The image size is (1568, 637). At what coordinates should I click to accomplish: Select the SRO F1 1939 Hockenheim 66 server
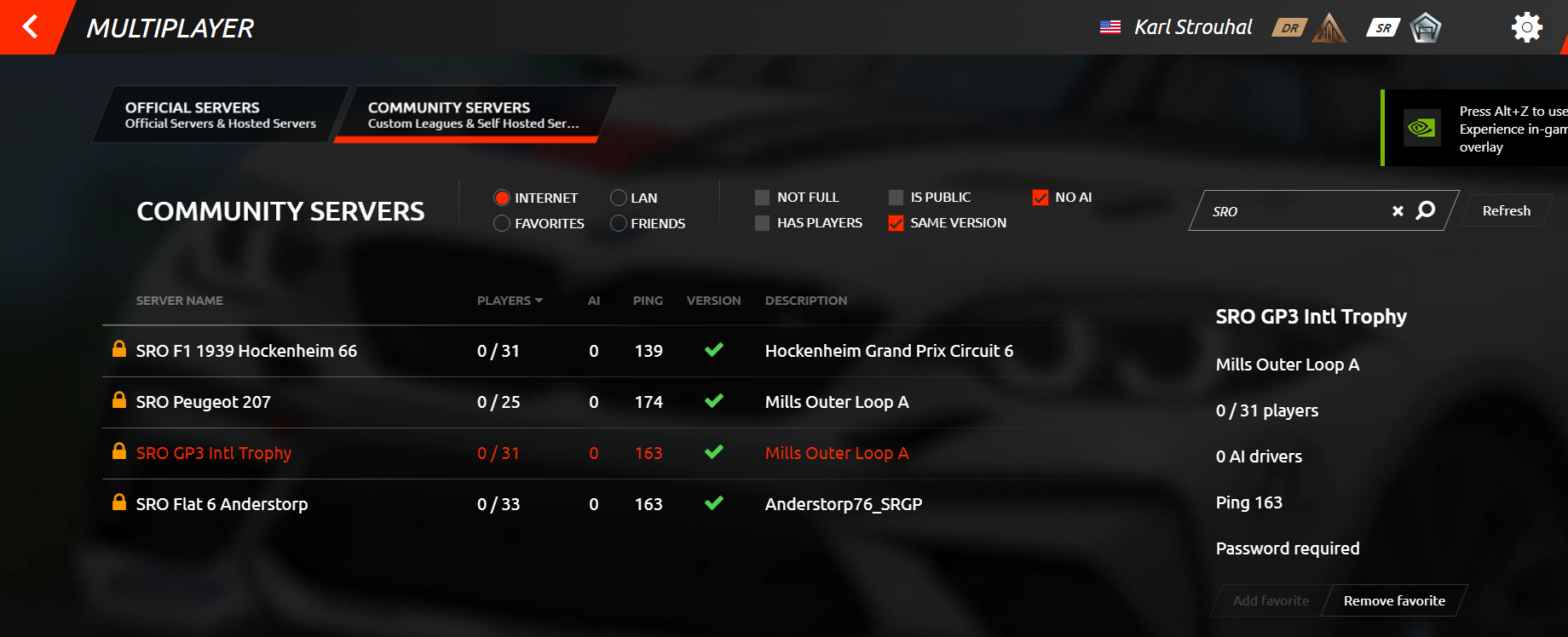pos(246,351)
